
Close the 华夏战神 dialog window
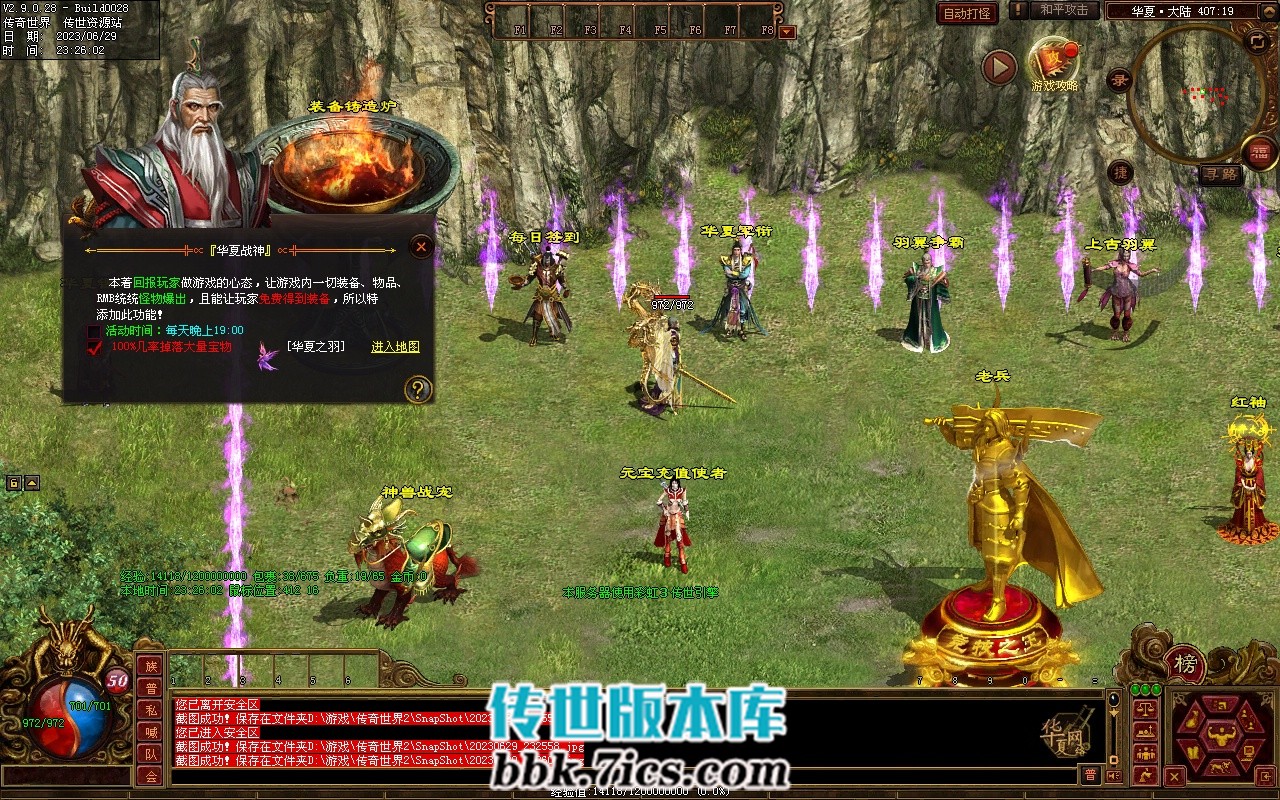click(422, 246)
